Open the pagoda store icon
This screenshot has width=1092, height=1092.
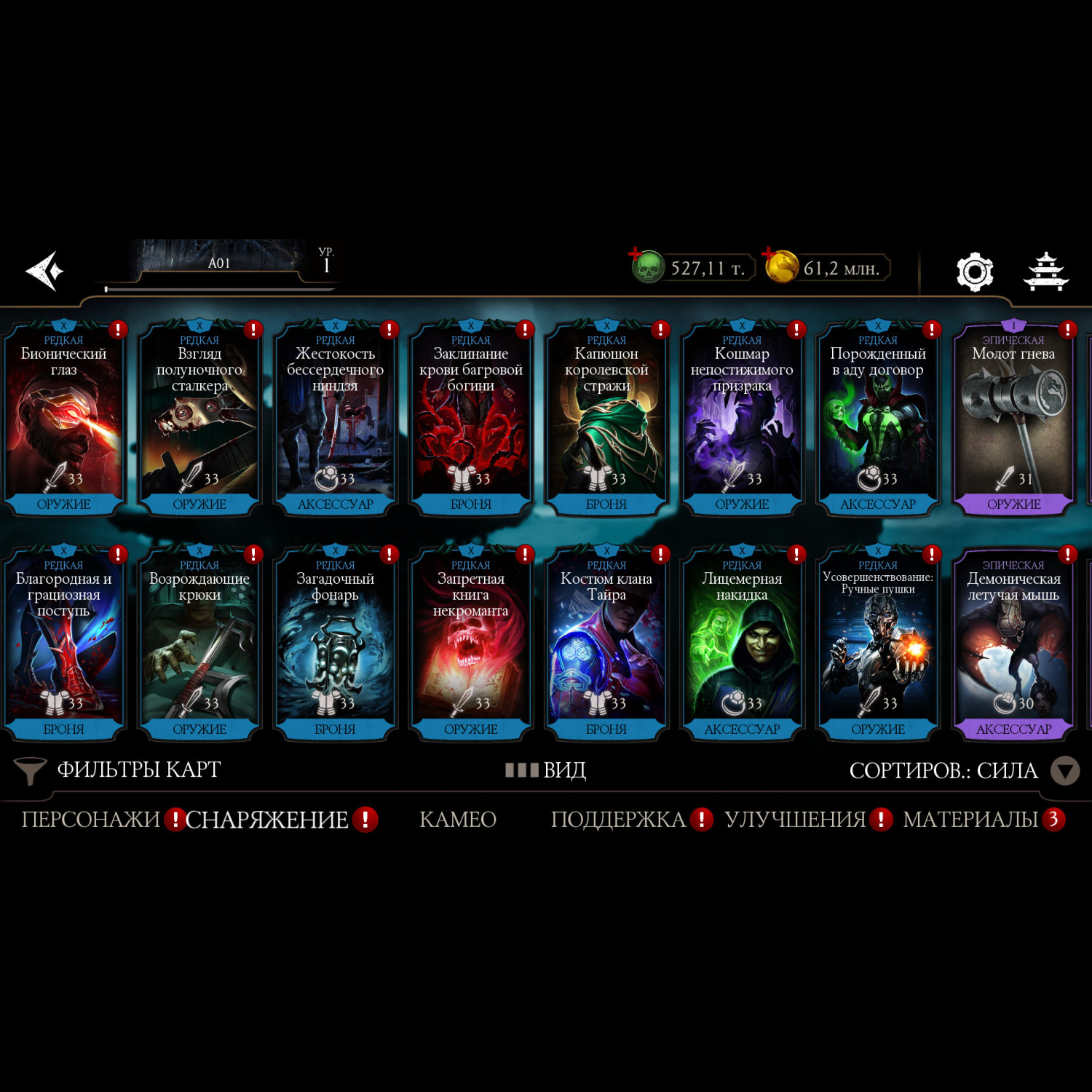[x=1045, y=272]
